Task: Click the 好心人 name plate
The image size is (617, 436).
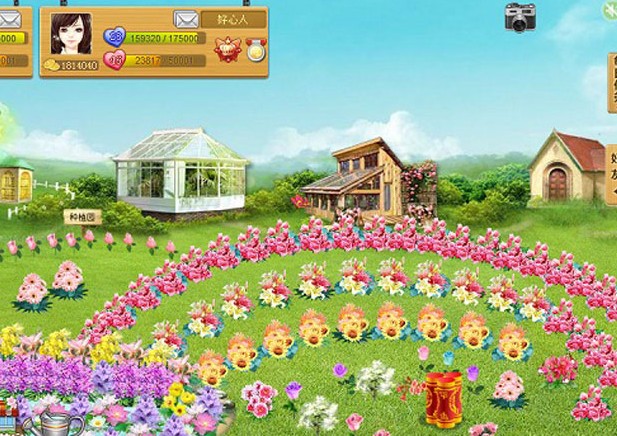Action: click(233, 19)
